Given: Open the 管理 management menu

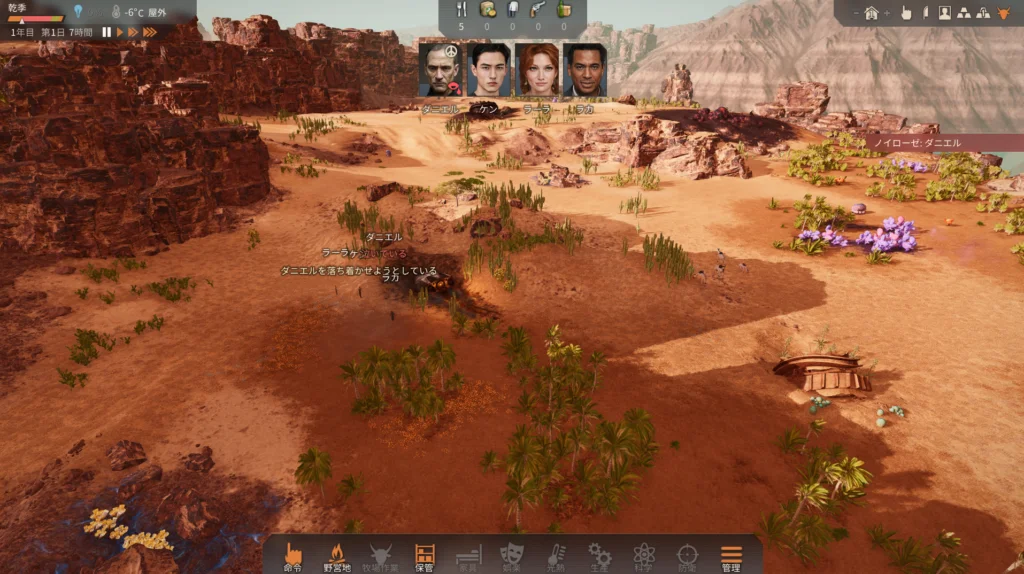Looking at the screenshot, I should point(731,554).
